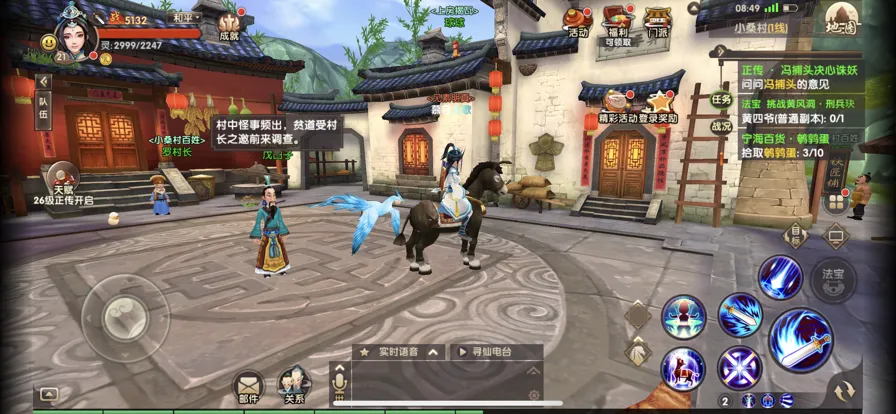Open the 成就 achievements icon
The height and width of the screenshot is (414, 896).
click(229, 24)
